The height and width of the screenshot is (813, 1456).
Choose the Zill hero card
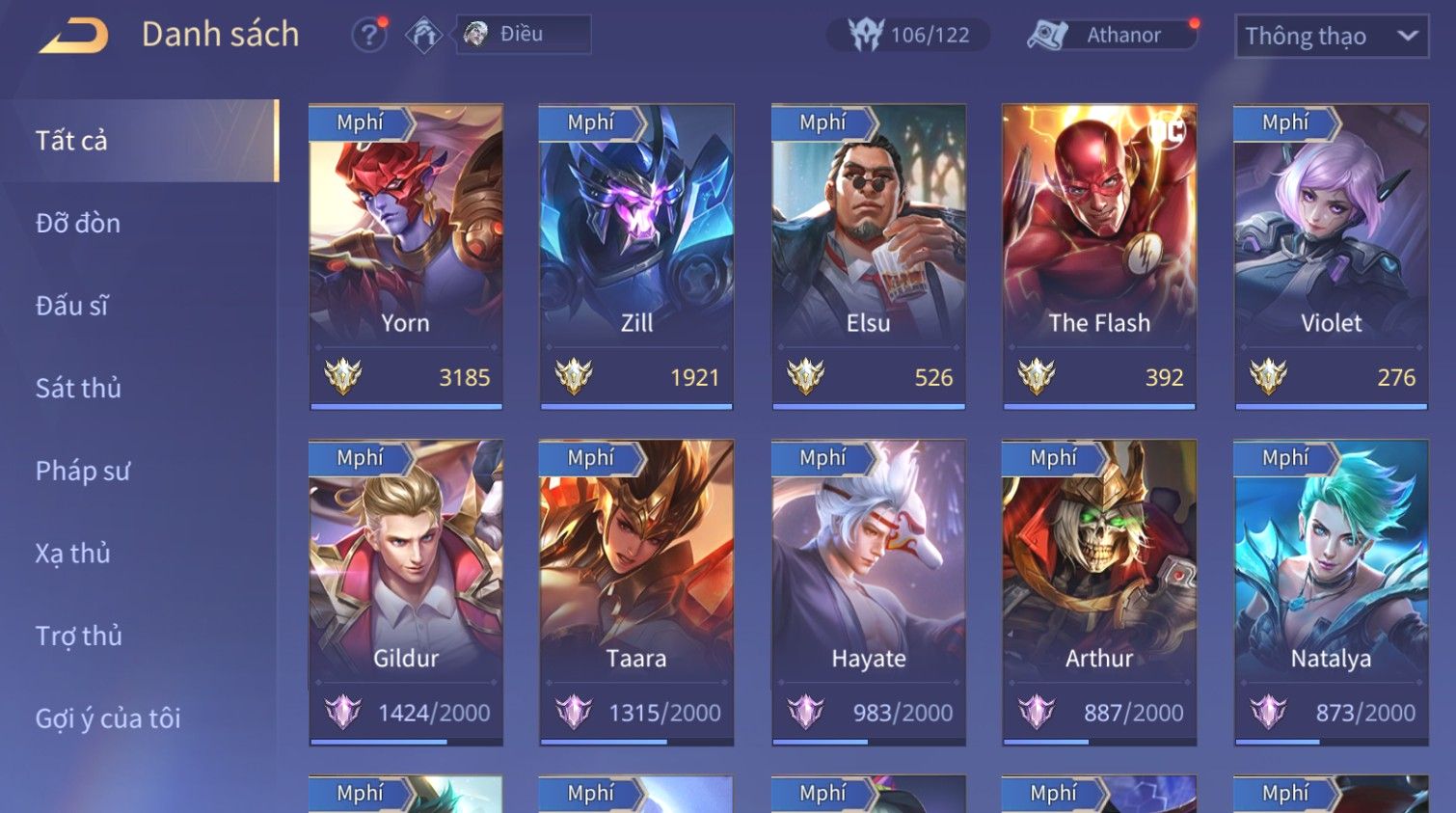(636, 257)
